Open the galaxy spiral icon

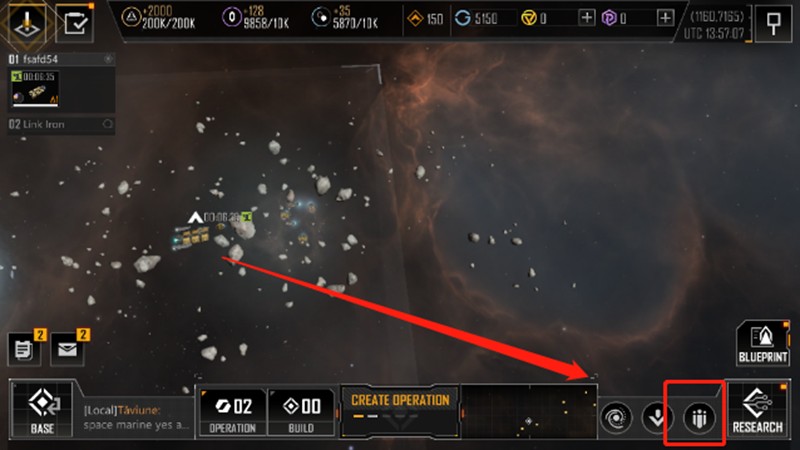[x=615, y=417]
